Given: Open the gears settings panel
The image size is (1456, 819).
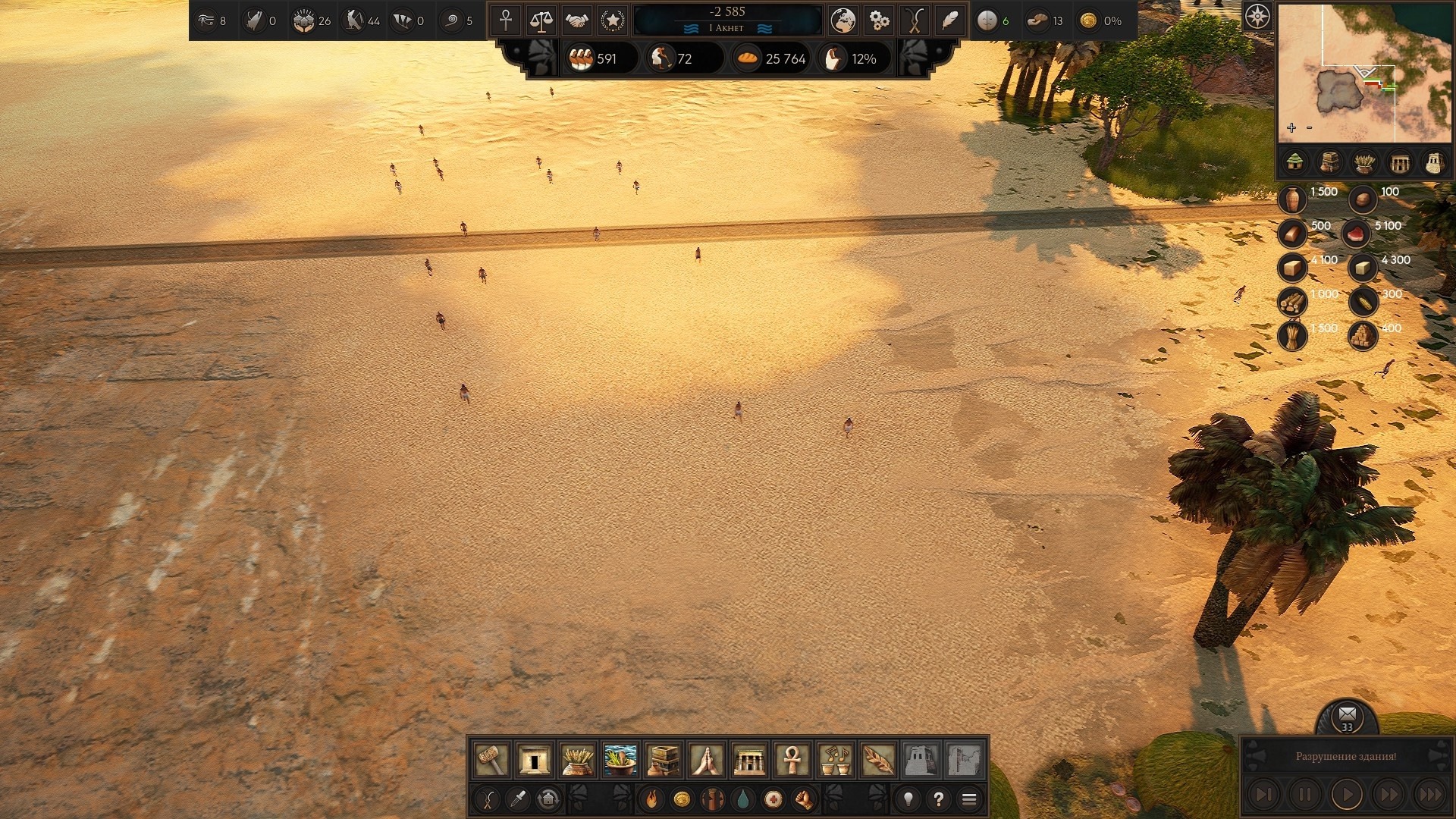Looking at the screenshot, I should [x=879, y=20].
